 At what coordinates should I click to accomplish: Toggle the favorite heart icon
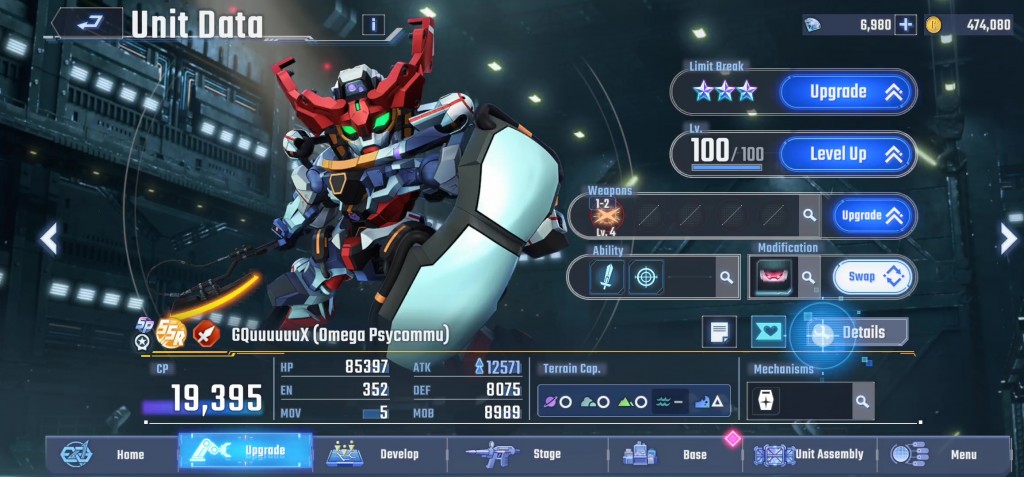pos(769,332)
